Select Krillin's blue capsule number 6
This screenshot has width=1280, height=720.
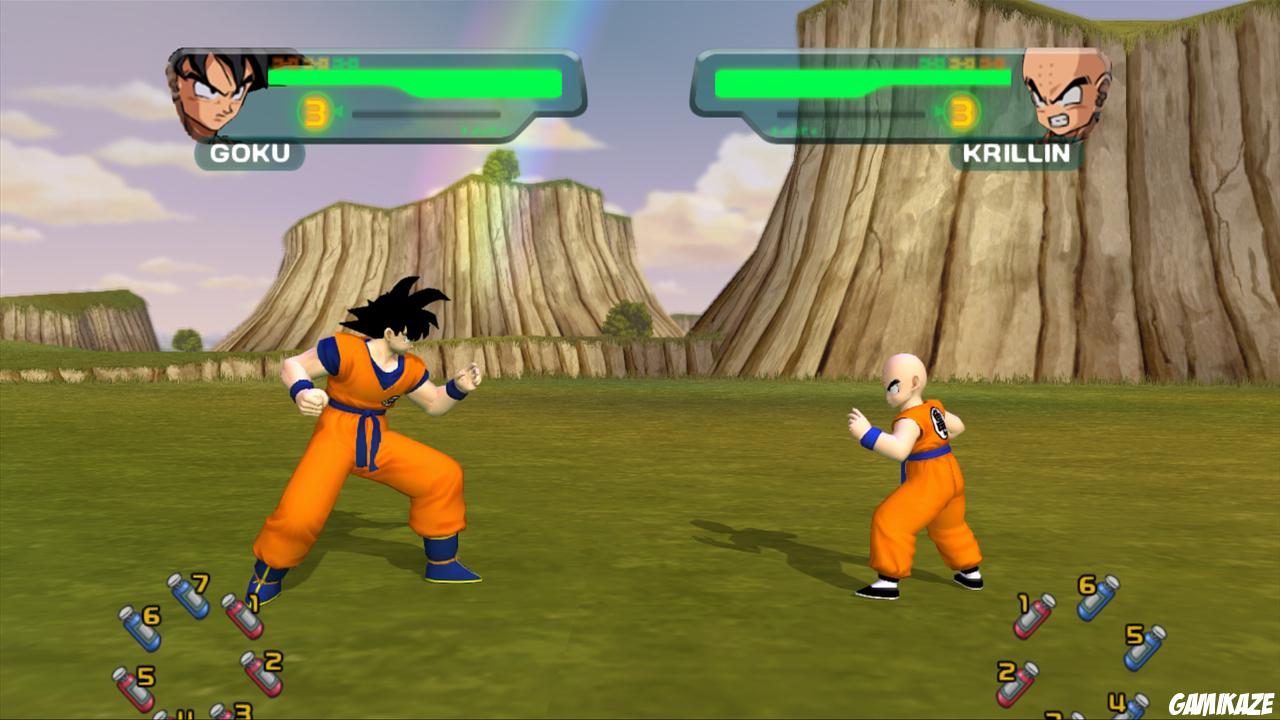1098,600
